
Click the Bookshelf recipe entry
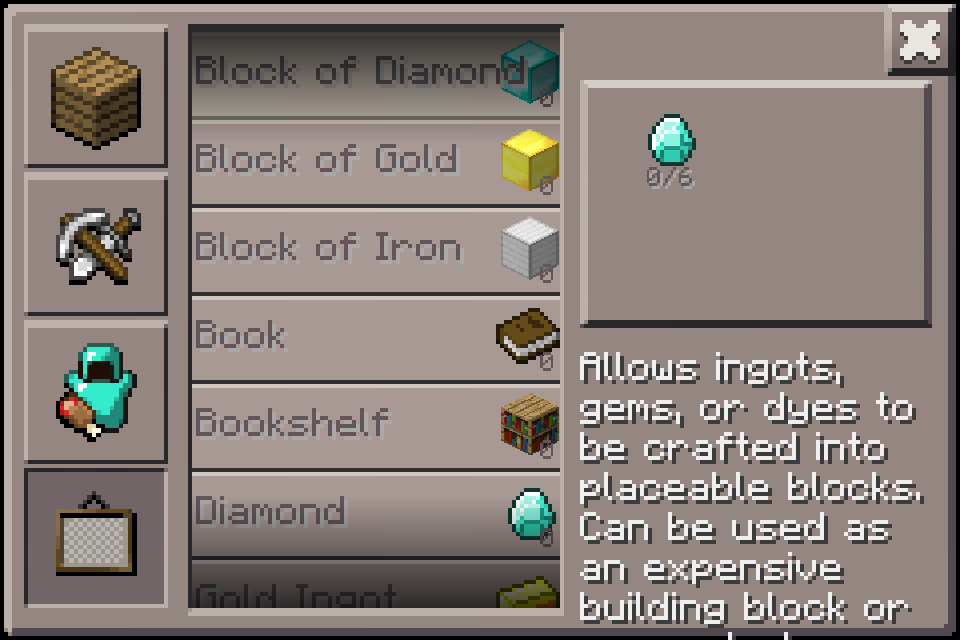point(375,426)
